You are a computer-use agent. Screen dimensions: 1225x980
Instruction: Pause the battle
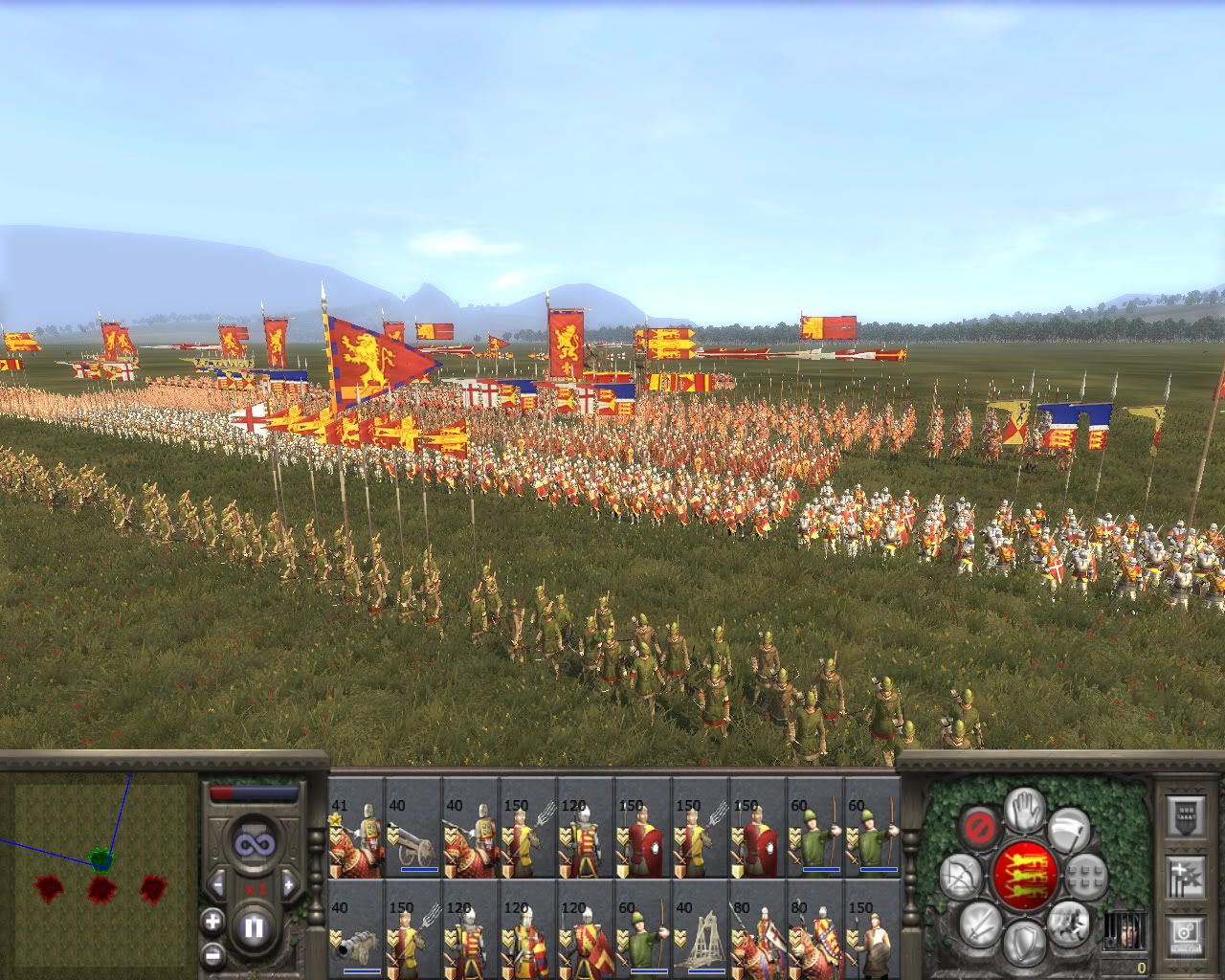tap(254, 927)
